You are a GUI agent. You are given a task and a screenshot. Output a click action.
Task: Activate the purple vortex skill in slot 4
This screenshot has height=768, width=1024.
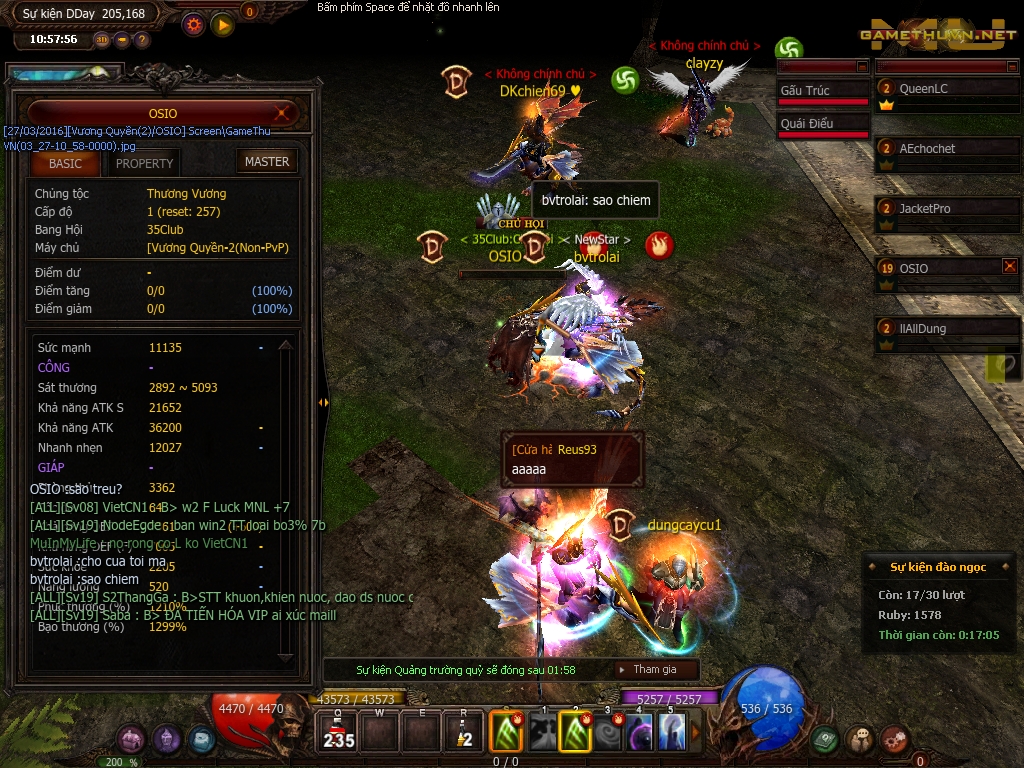click(x=641, y=733)
